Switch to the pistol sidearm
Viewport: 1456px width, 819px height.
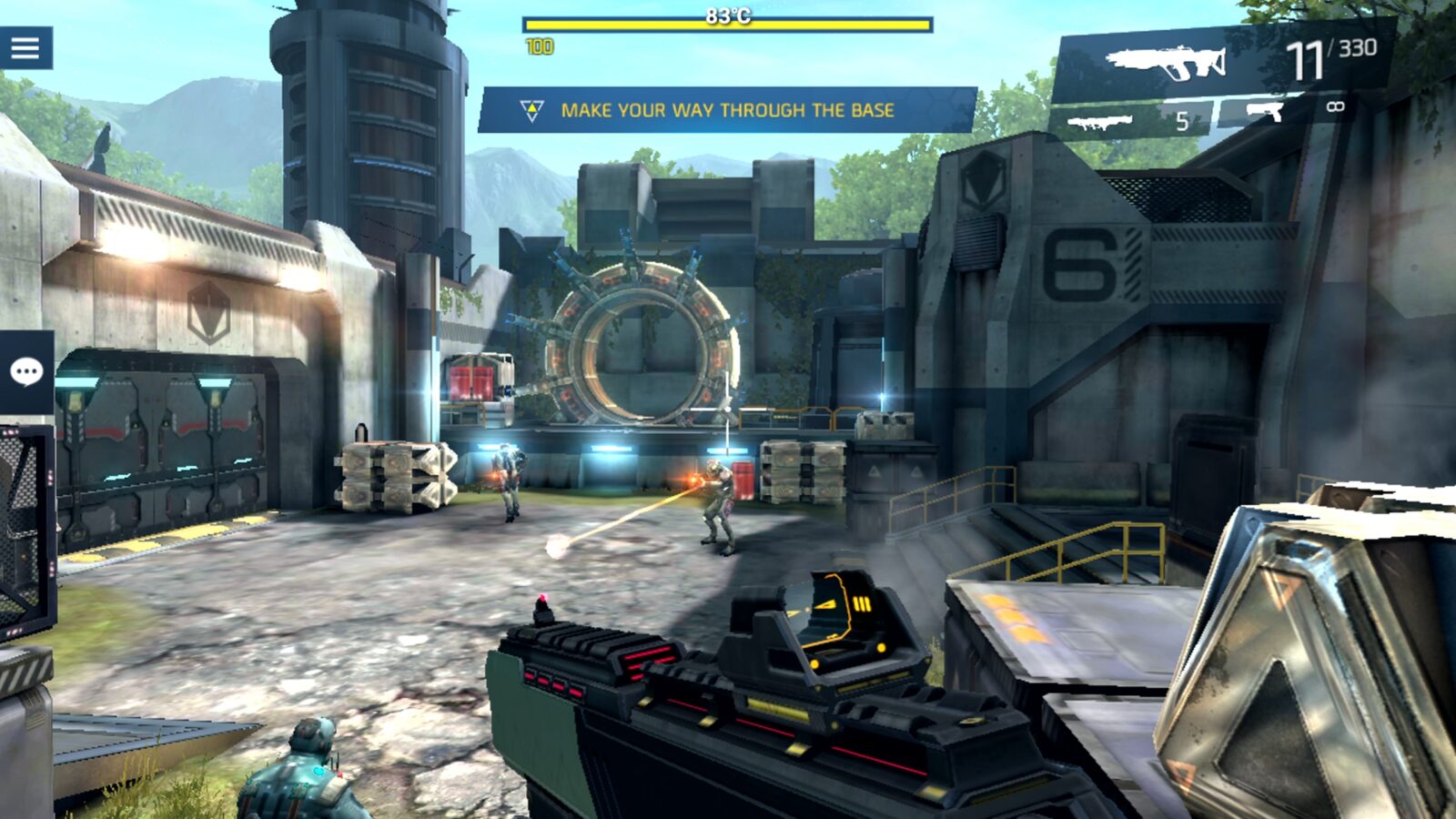1265,112
